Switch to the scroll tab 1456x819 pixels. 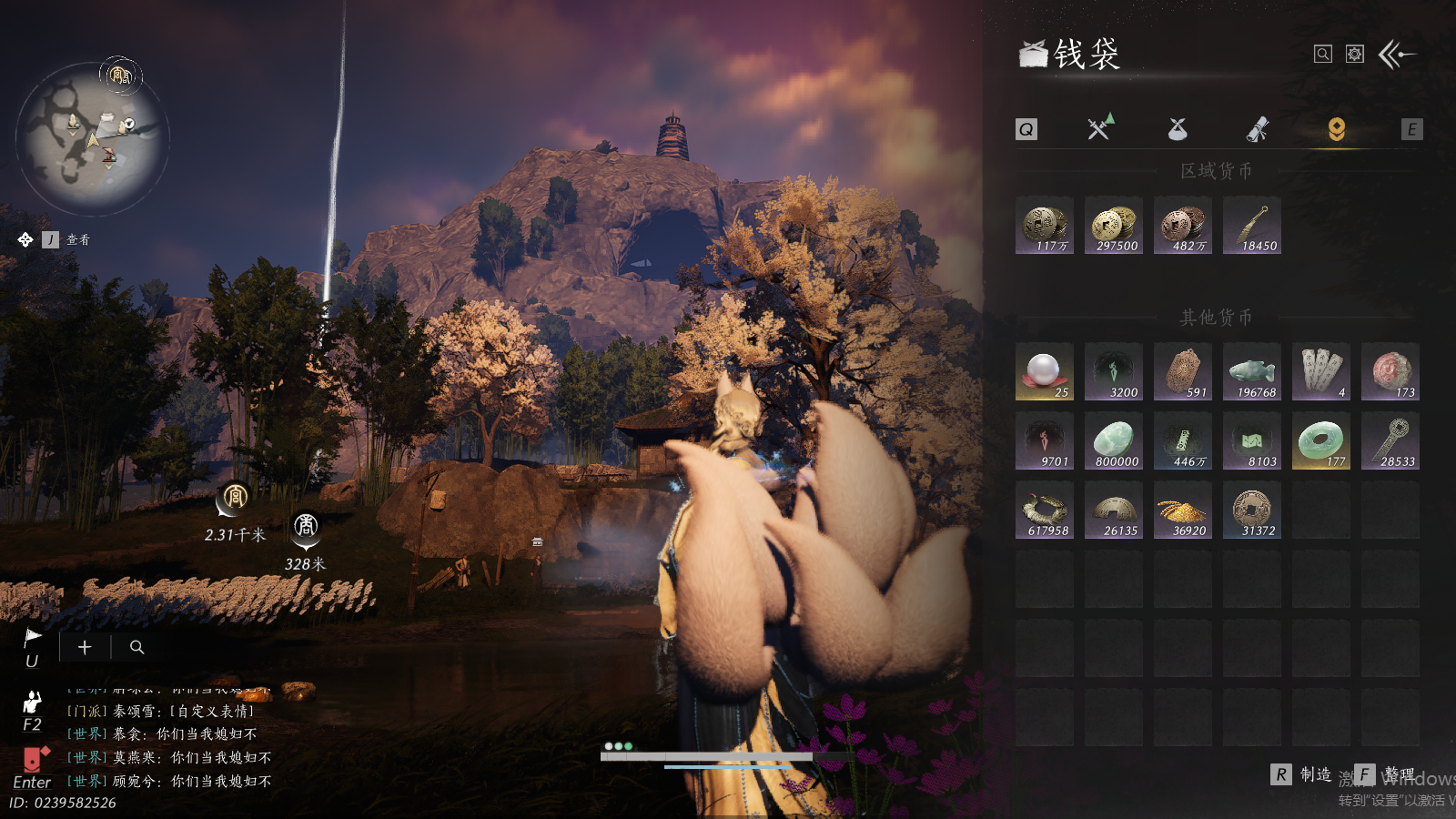pos(1258,129)
